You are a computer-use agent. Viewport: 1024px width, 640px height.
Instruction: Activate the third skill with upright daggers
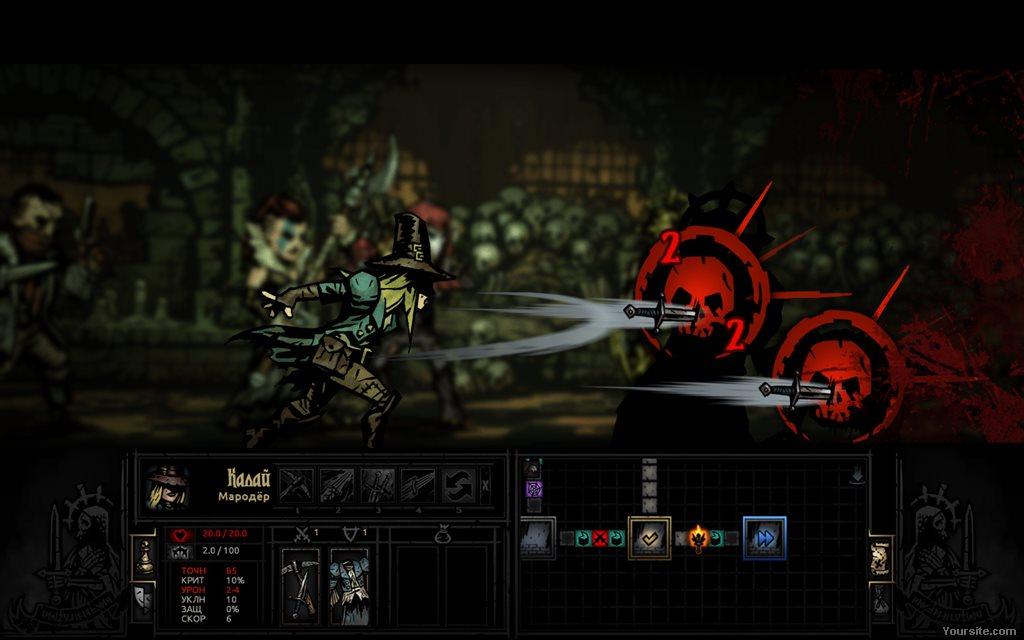click(x=377, y=485)
